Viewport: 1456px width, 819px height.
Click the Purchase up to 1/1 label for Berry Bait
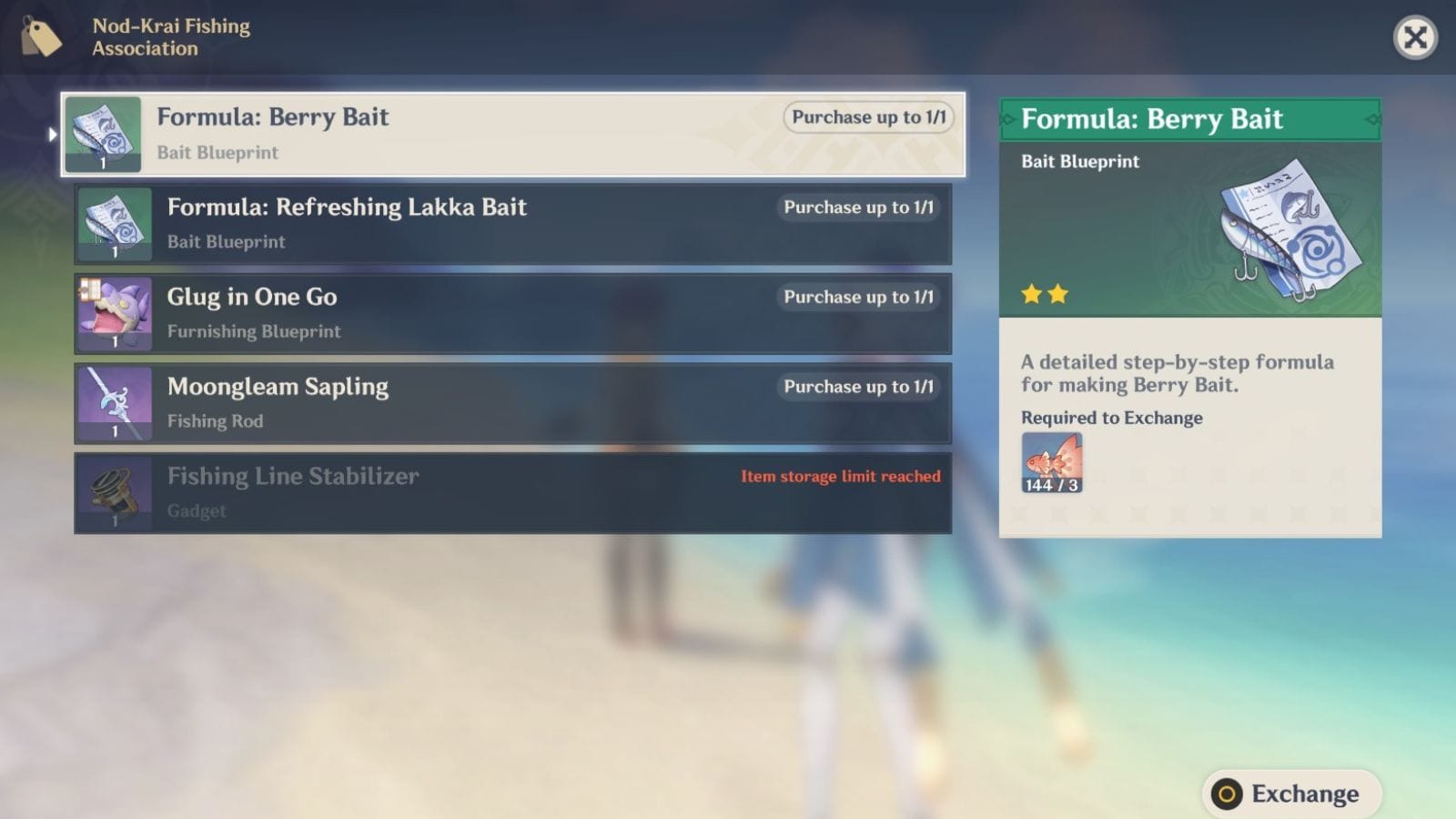(x=867, y=117)
